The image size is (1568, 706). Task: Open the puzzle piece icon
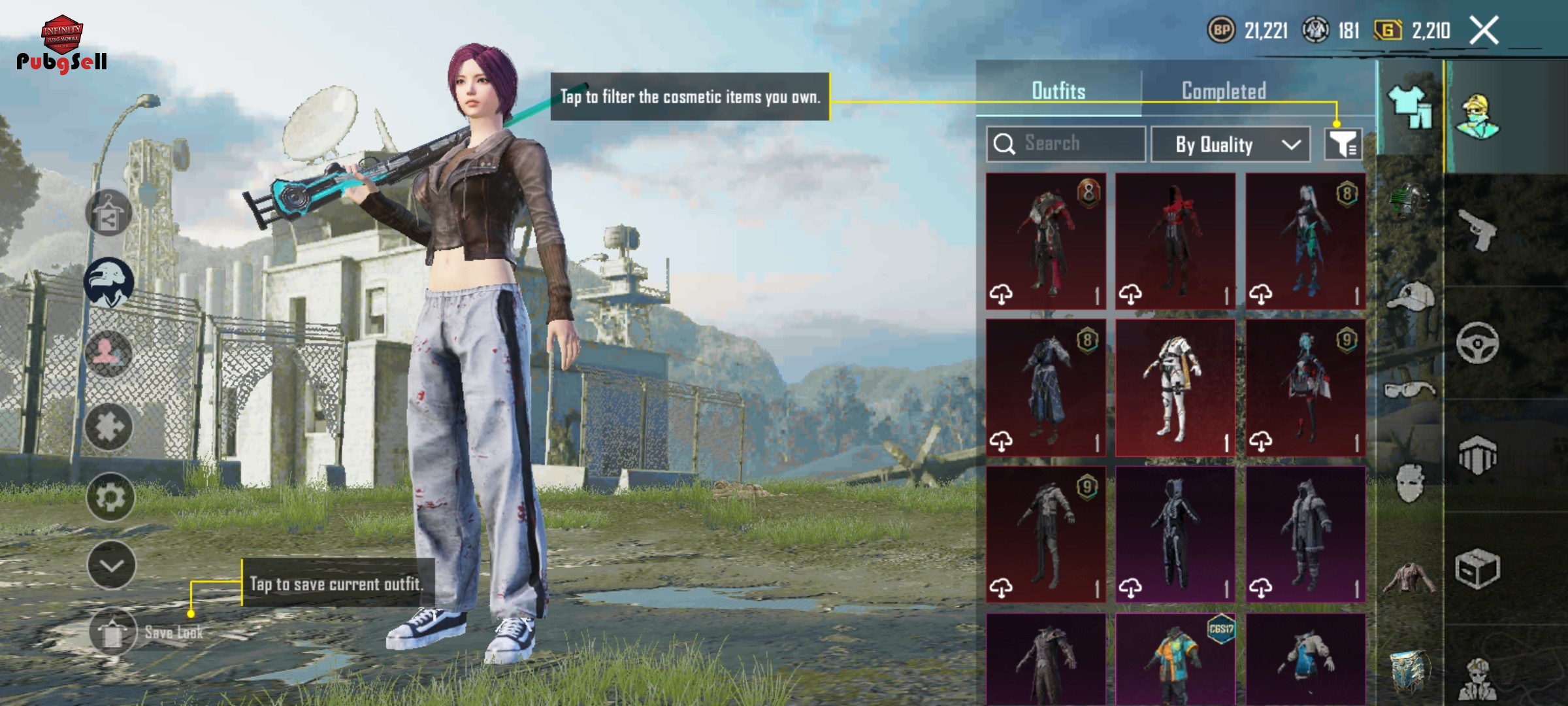[x=109, y=428]
